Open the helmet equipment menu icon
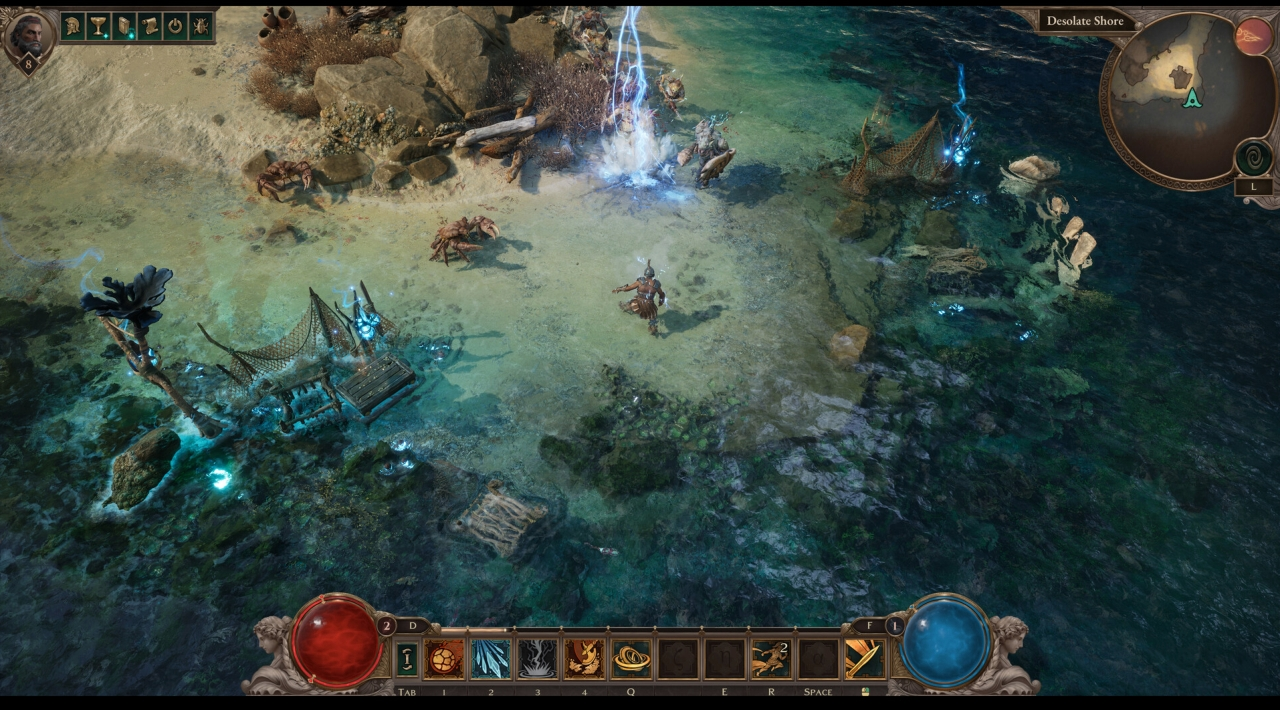Viewport: 1280px width, 710px height. coord(73,26)
